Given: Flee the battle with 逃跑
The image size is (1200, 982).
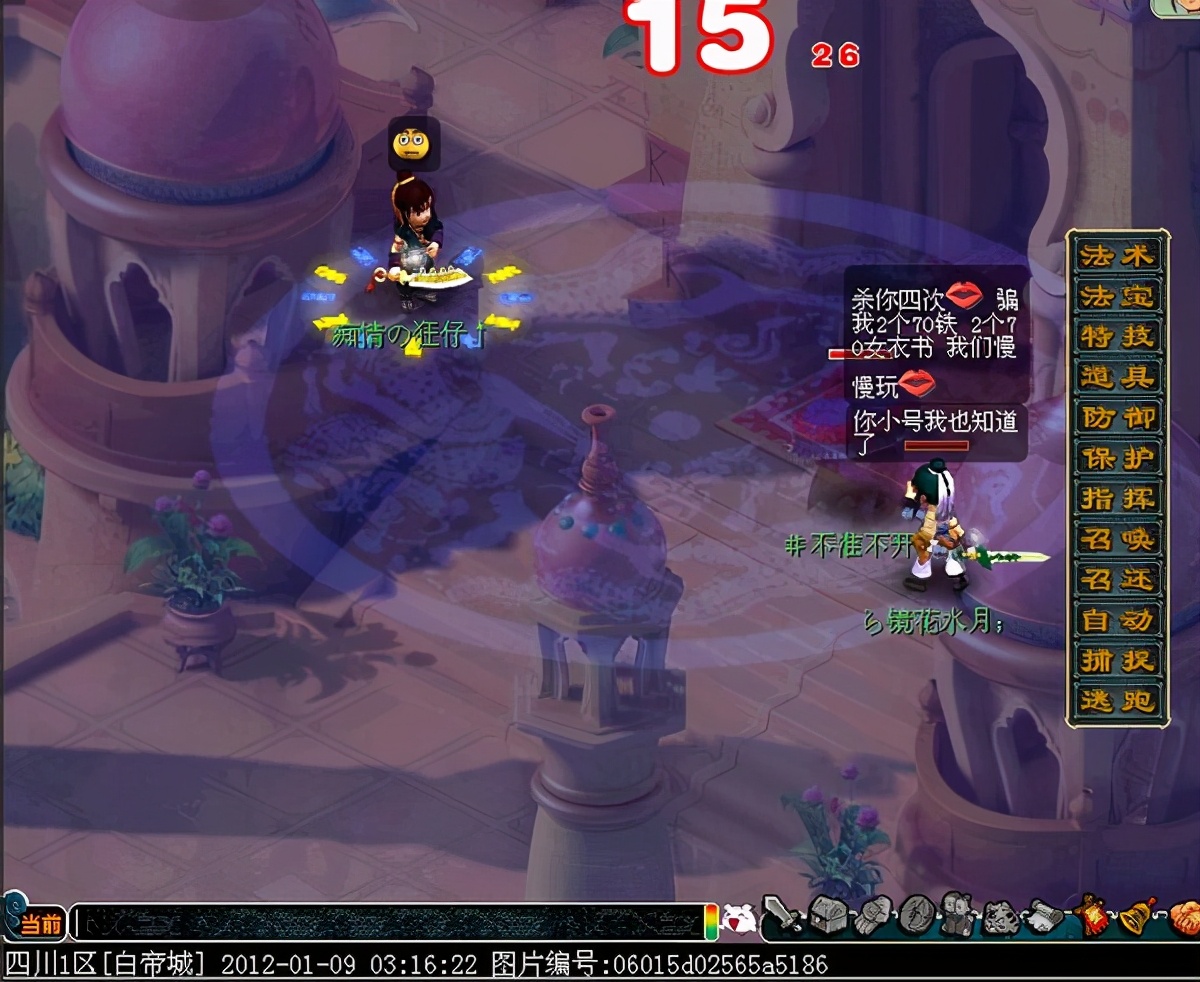Looking at the screenshot, I should click(1118, 701).
